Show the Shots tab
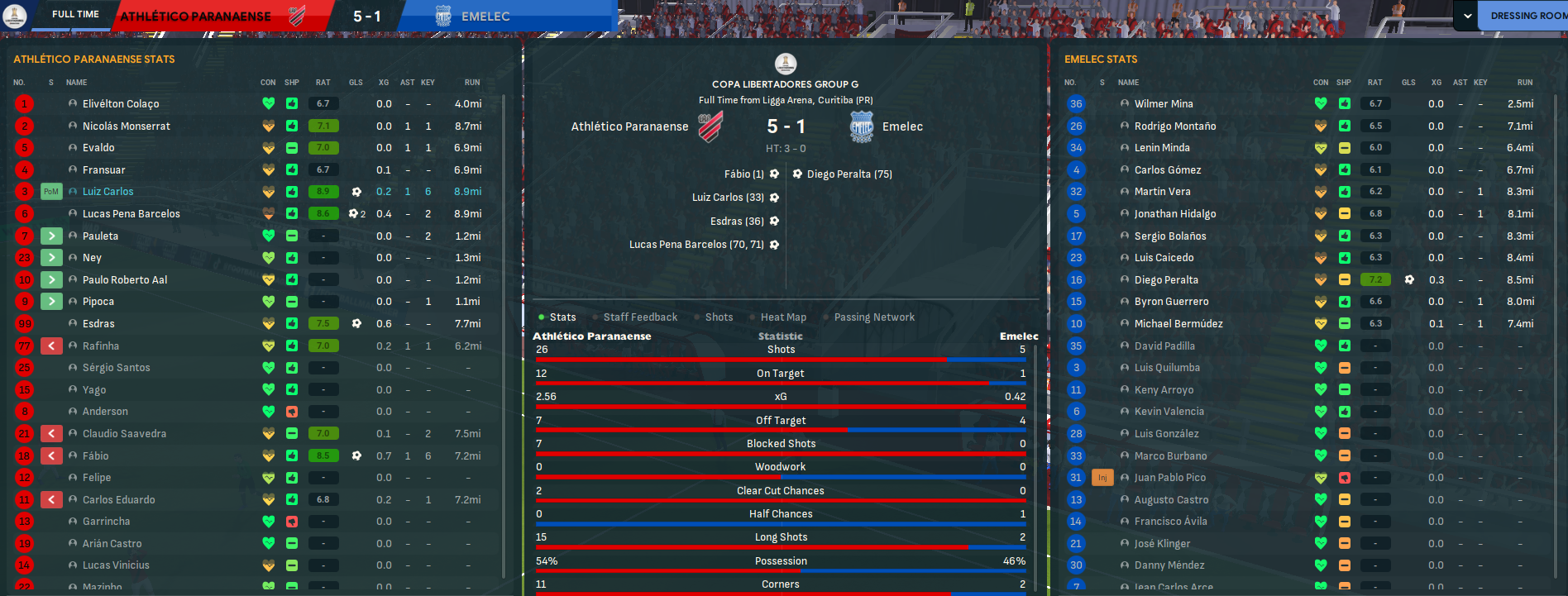1568x596 pixels. coord(719,317)
